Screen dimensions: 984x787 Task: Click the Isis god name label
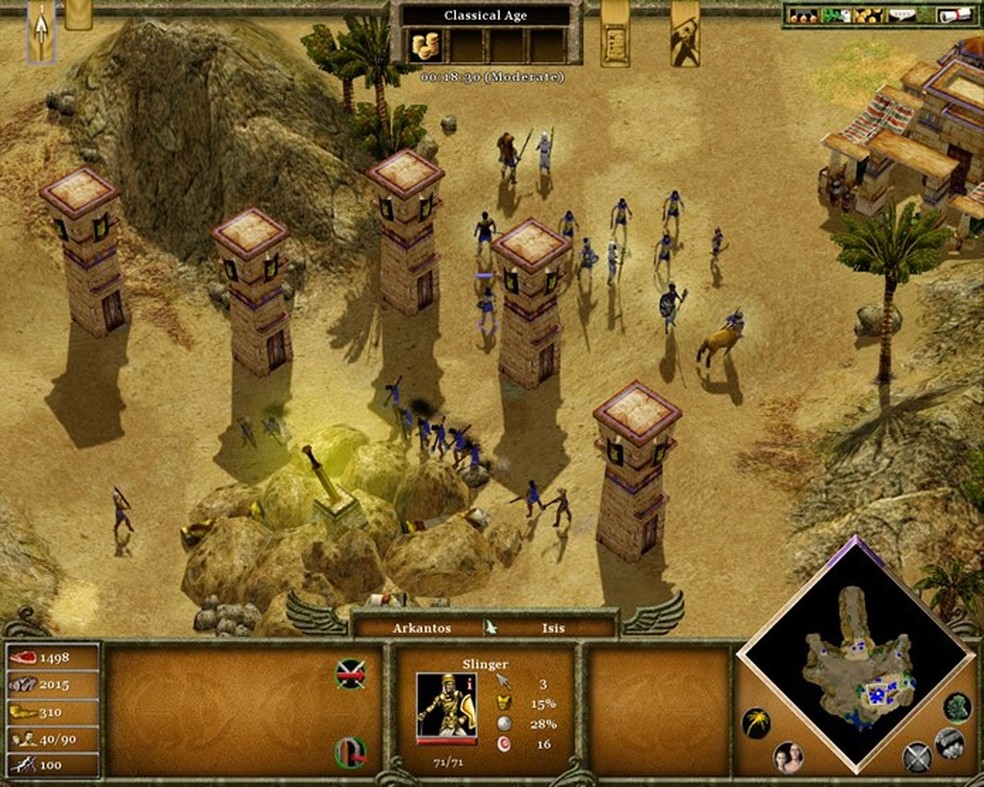pyautogui.click(x=553, y=628)
